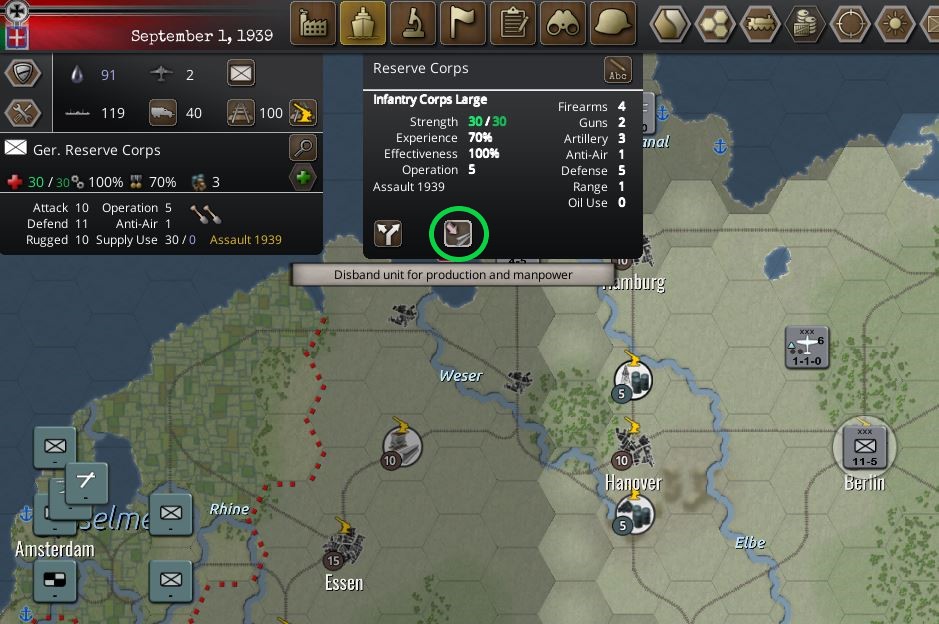Reinforce unit with the green plus button

(304, 180)
